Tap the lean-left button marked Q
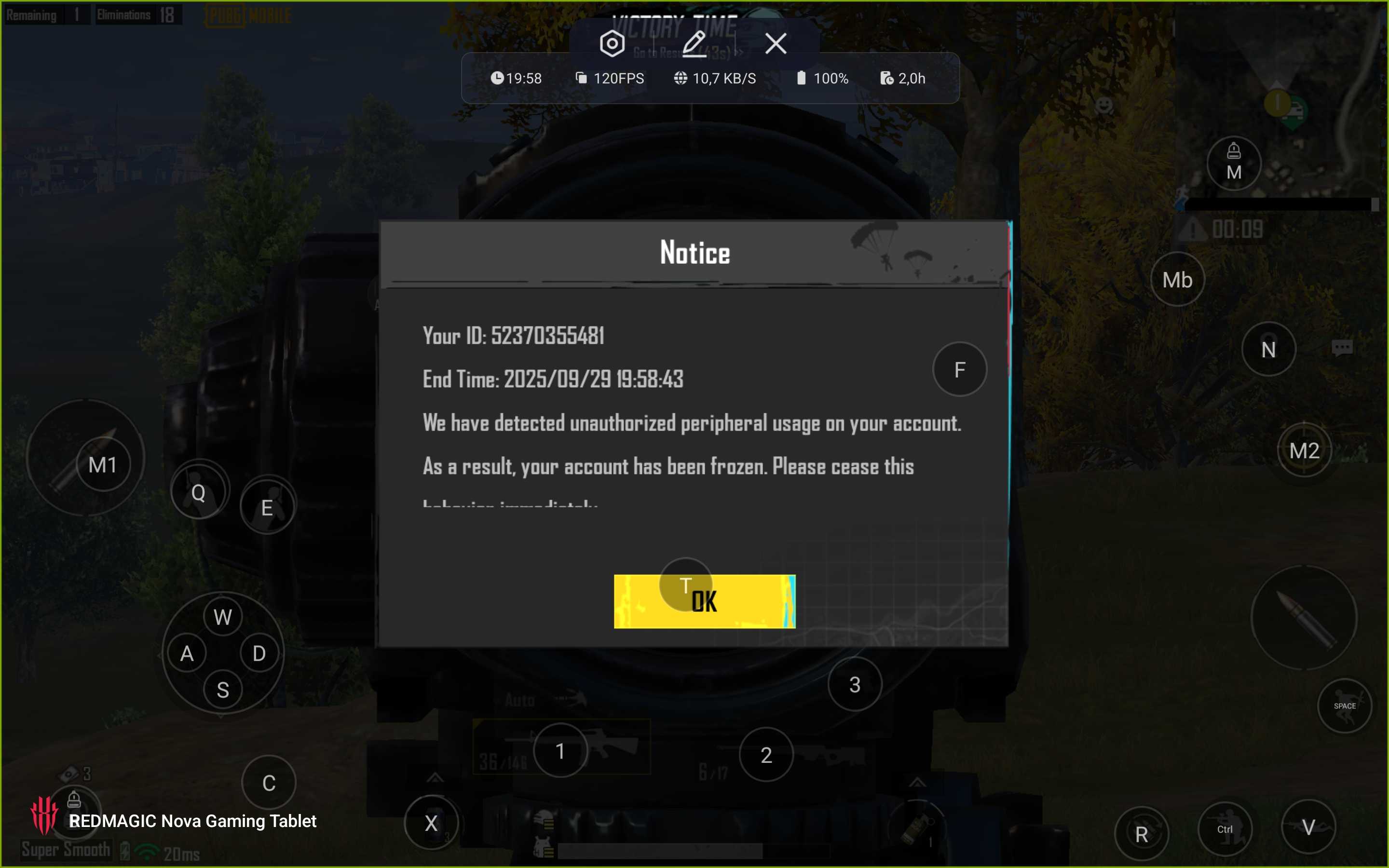The width and height of the screenshot is (1389, 868). tap(199, 491)
